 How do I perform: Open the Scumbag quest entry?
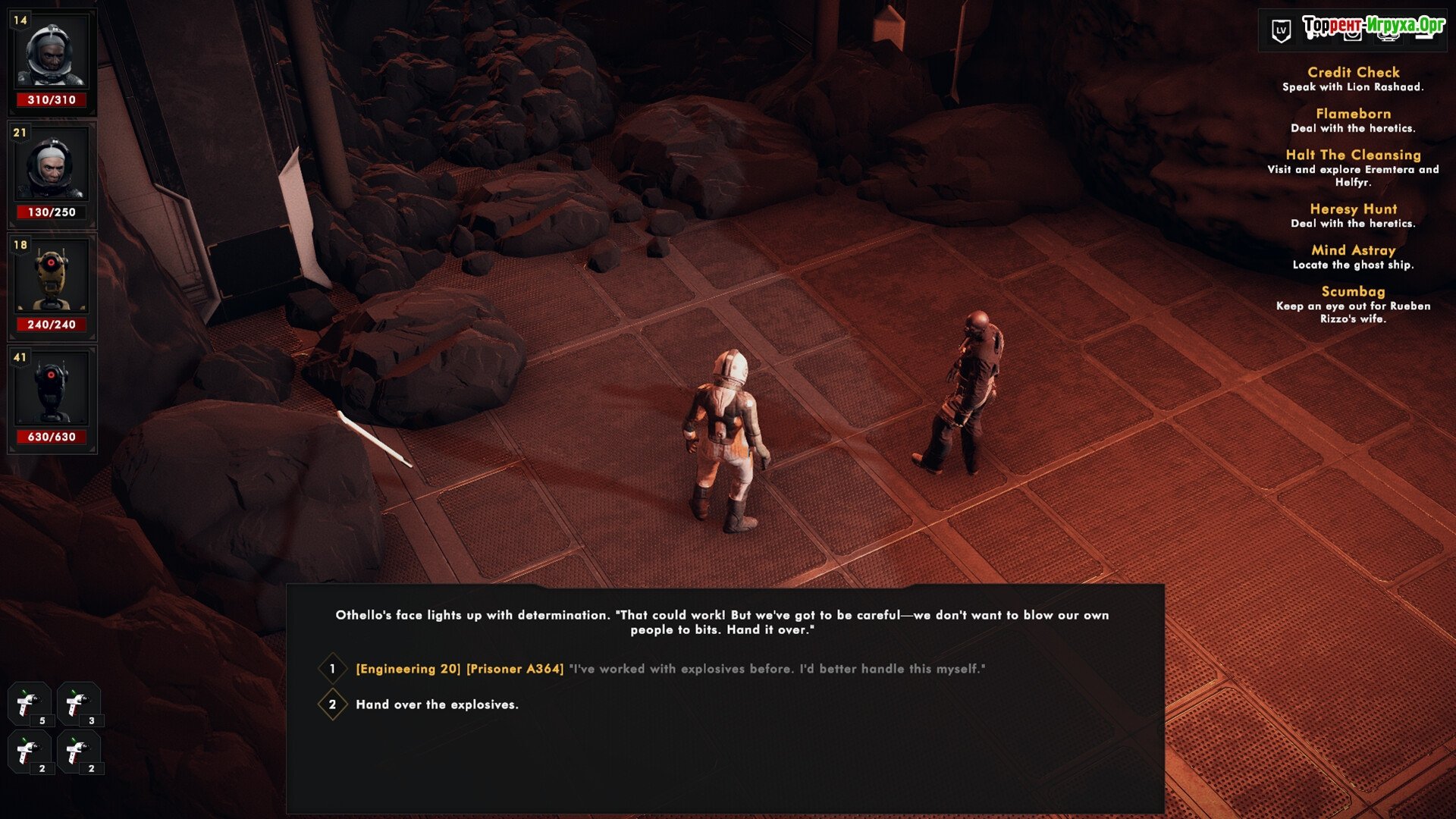point(1353,292)
